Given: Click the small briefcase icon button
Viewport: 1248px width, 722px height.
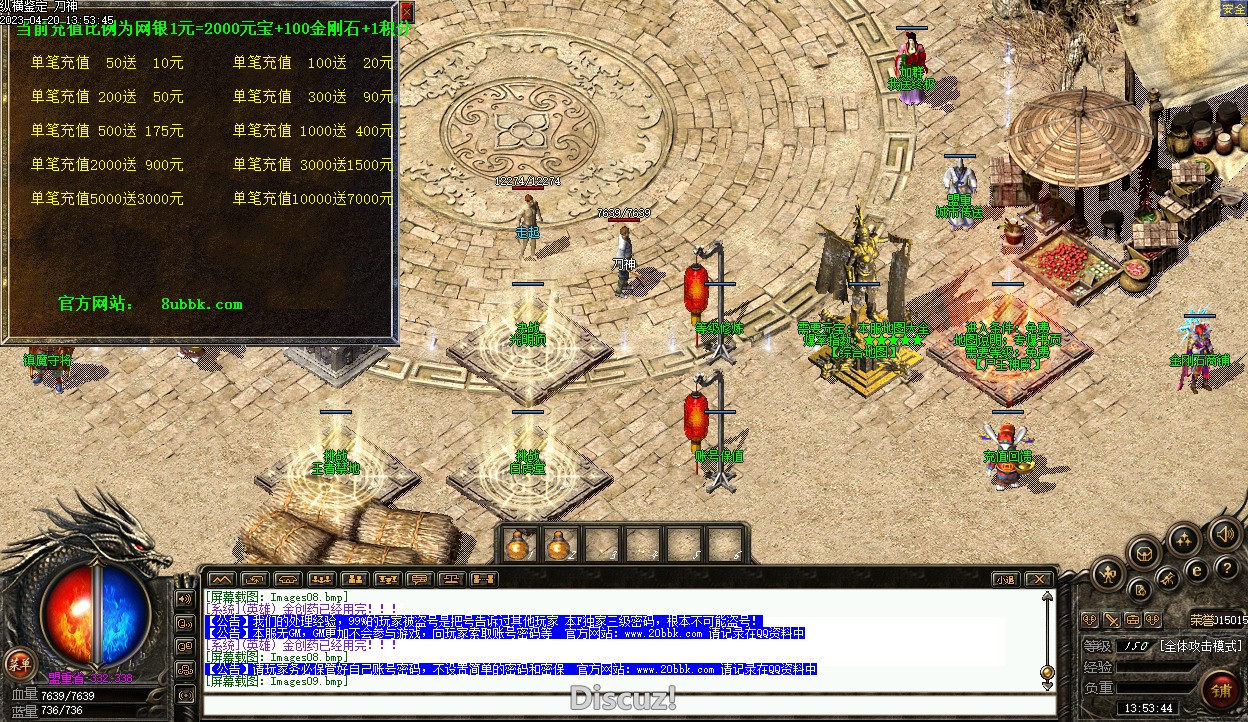Looking at the screenshot, I should coord(1133,620).
